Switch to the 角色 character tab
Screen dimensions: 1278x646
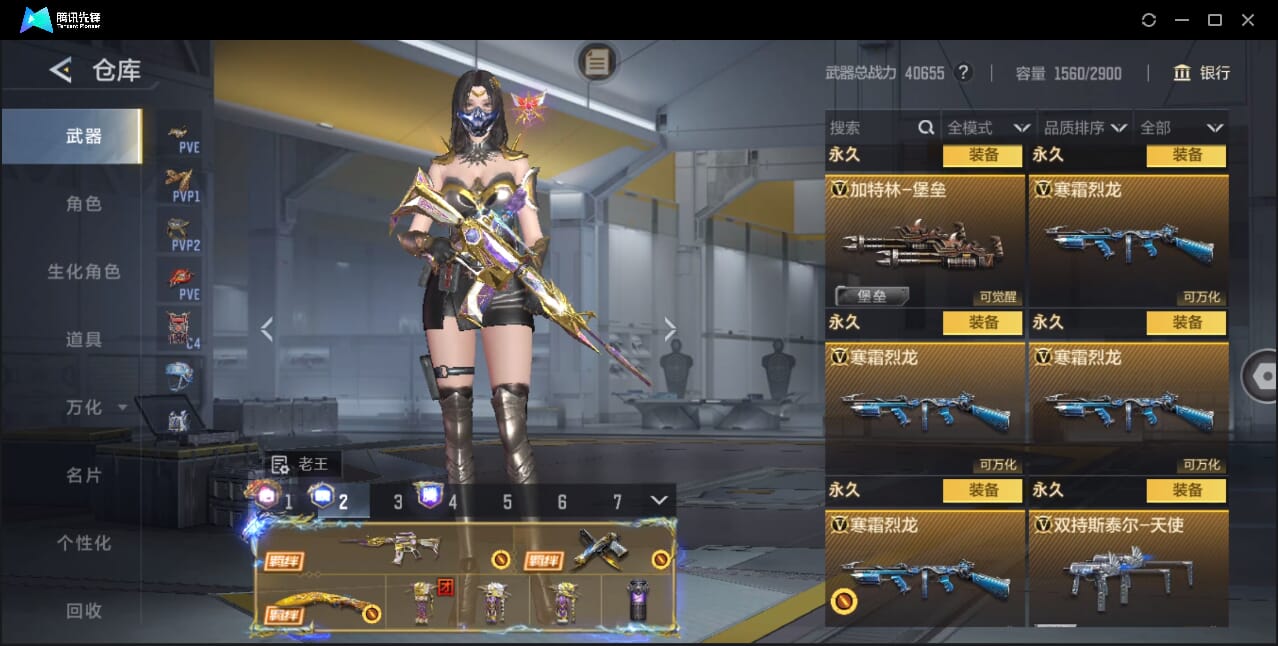click(84, 204)
